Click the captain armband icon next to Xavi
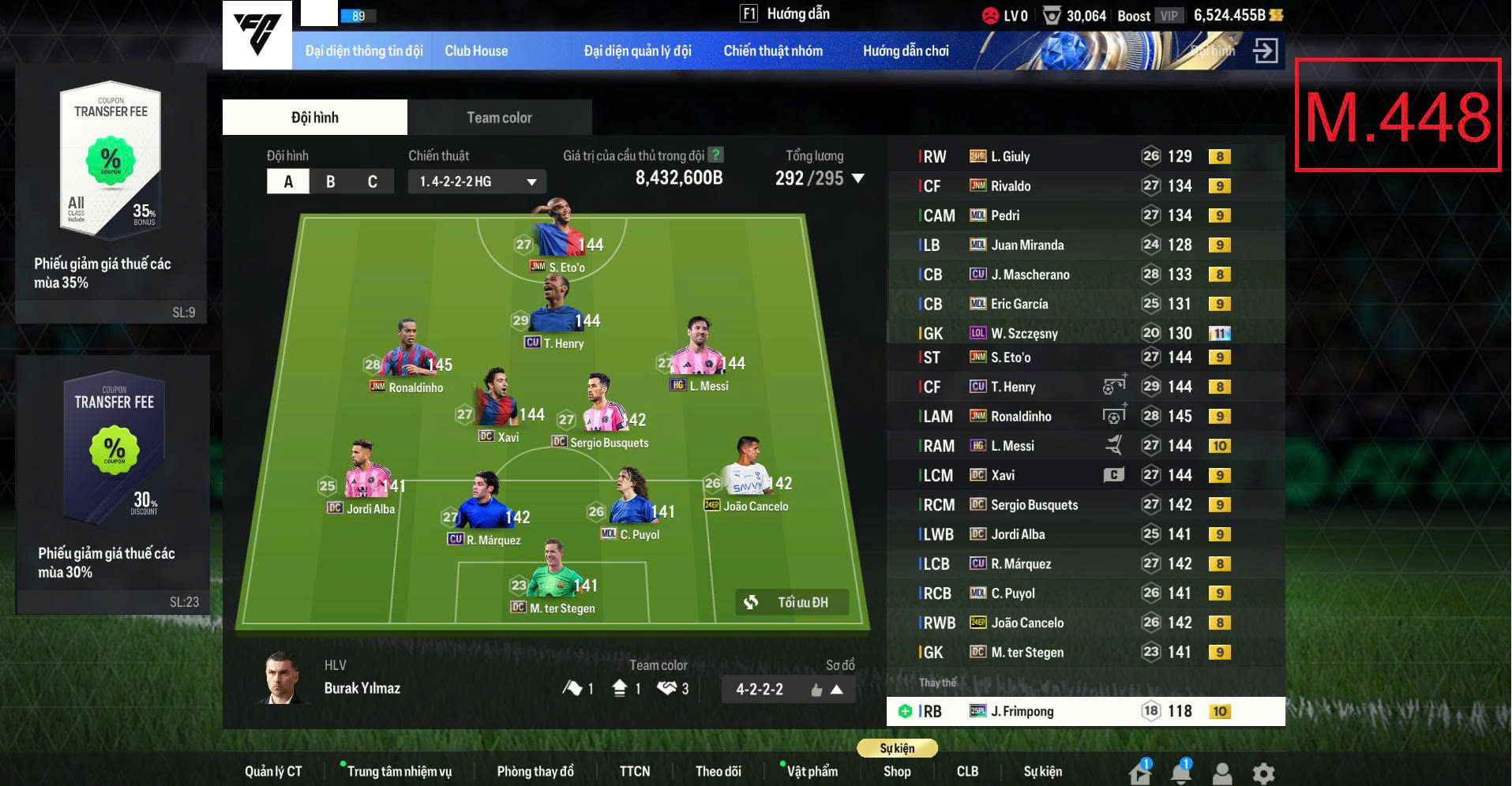The height and width of the screenshot is (786, 1512). click(1113, 475)
